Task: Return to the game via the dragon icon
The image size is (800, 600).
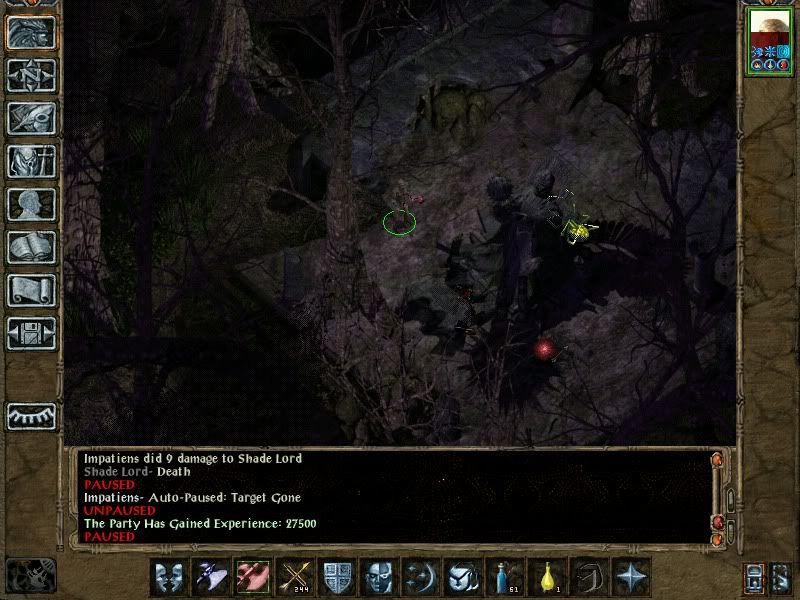Action: (x=30, y=31)
